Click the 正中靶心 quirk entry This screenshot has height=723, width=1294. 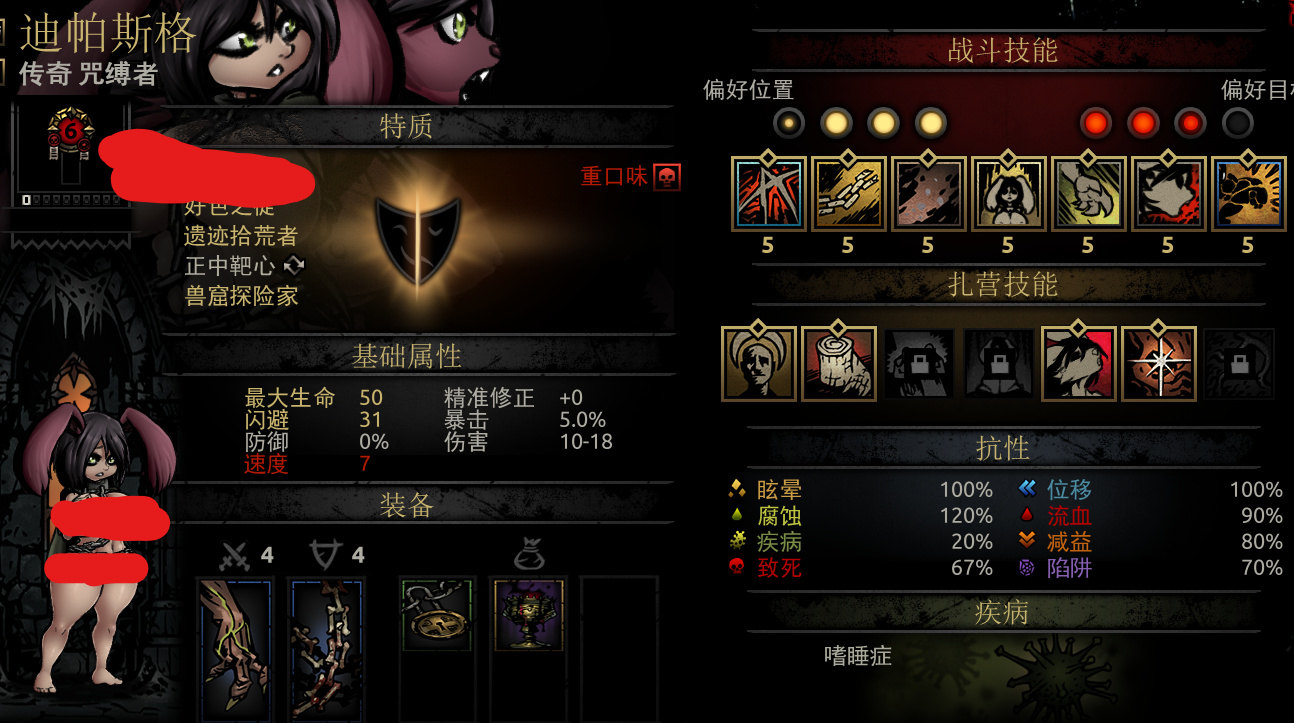tap(231, 266)
